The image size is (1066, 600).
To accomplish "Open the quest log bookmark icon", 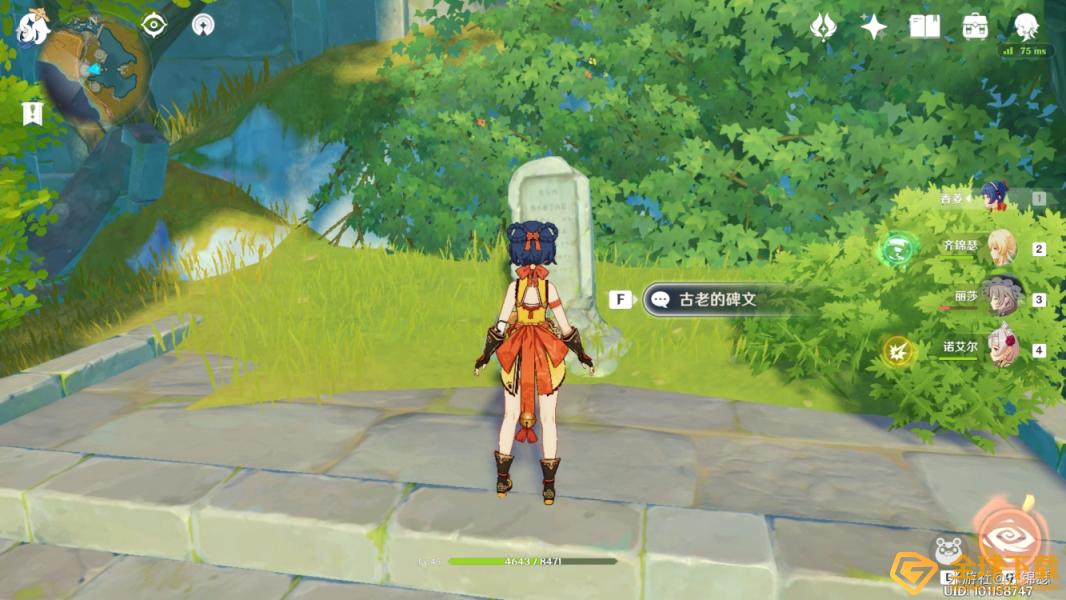I will coord(32,113).
